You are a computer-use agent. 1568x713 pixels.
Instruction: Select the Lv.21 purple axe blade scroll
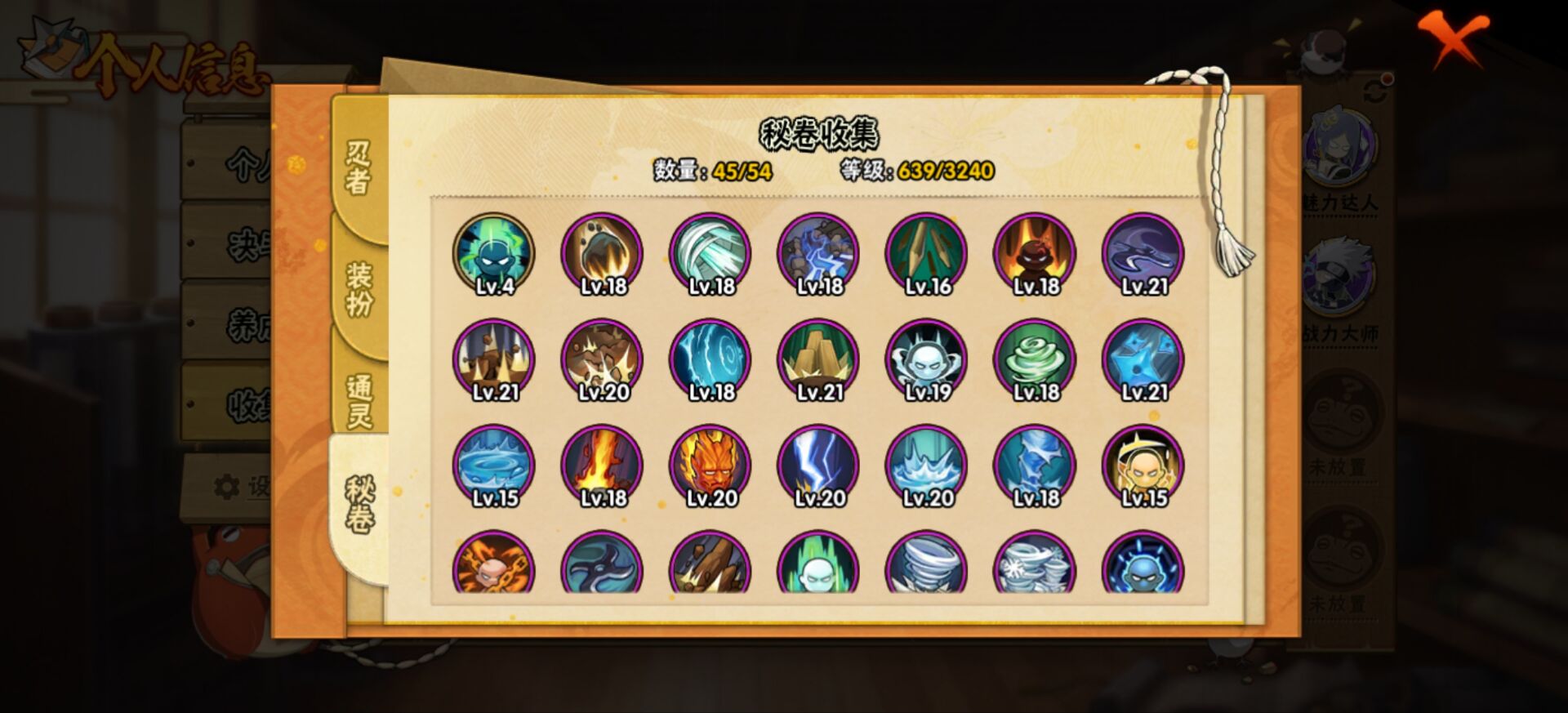click(x=1143, y=254)
